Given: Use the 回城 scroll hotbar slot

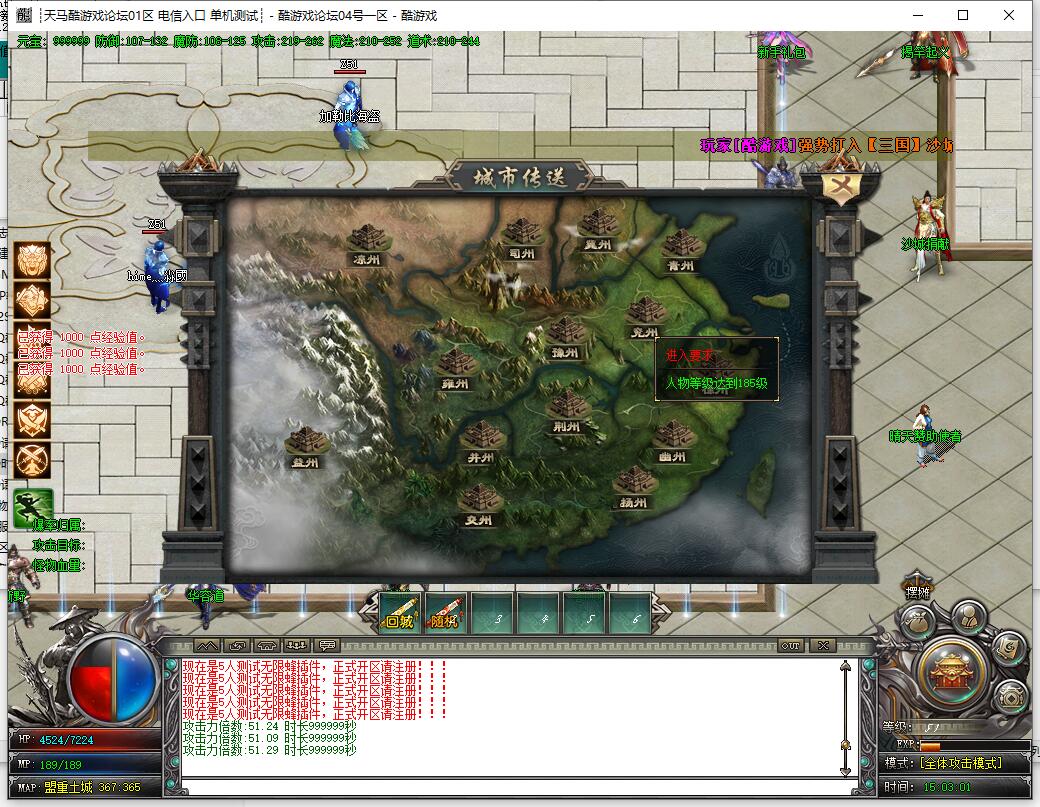Looking at the screenshot, I should point(400,612).
